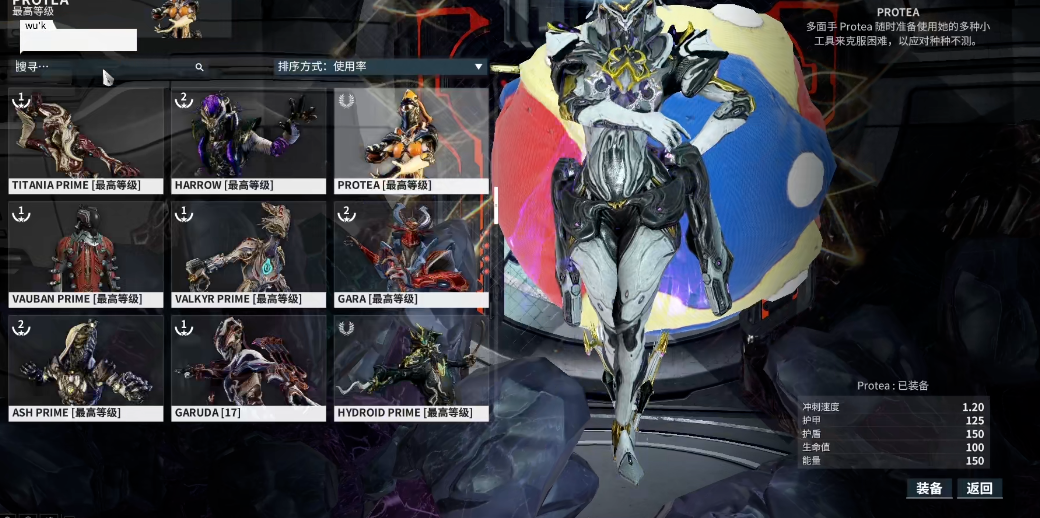Select the Ash Prime warframe tile
The width and height of the screenshot is (1040, 518).
tap(86, 367)
